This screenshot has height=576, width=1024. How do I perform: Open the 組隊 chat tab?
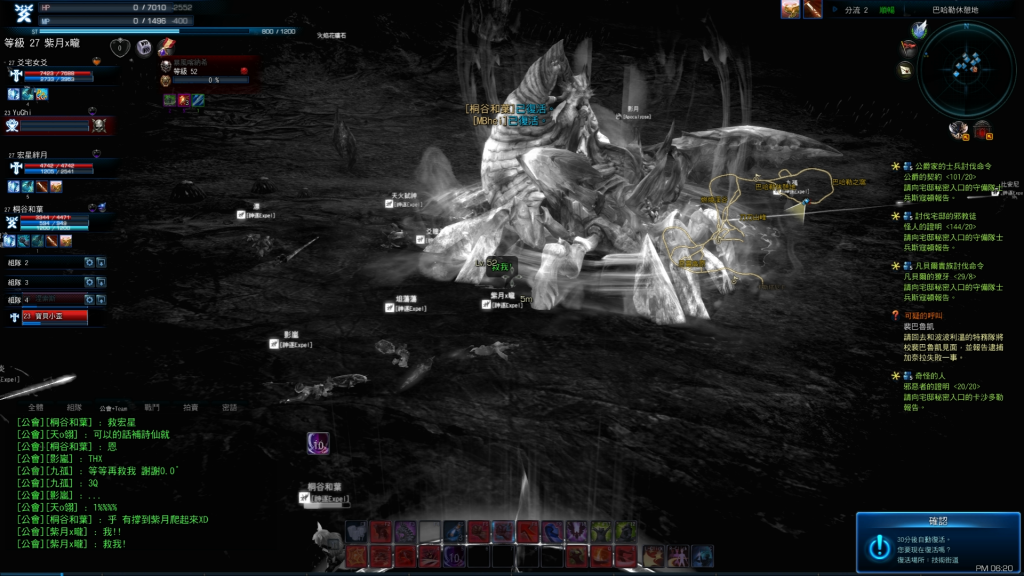click(74, 407)
